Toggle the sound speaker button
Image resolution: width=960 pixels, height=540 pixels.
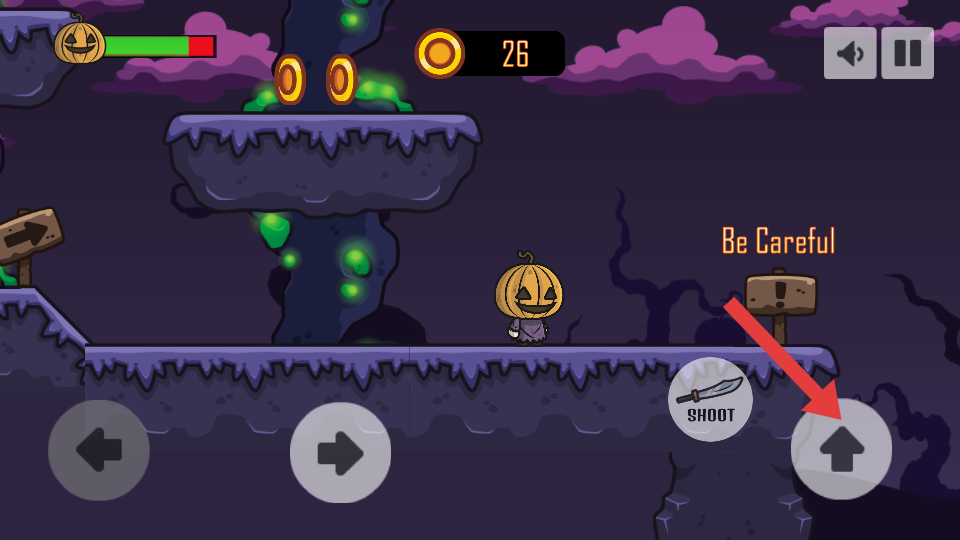coord(850,53)
